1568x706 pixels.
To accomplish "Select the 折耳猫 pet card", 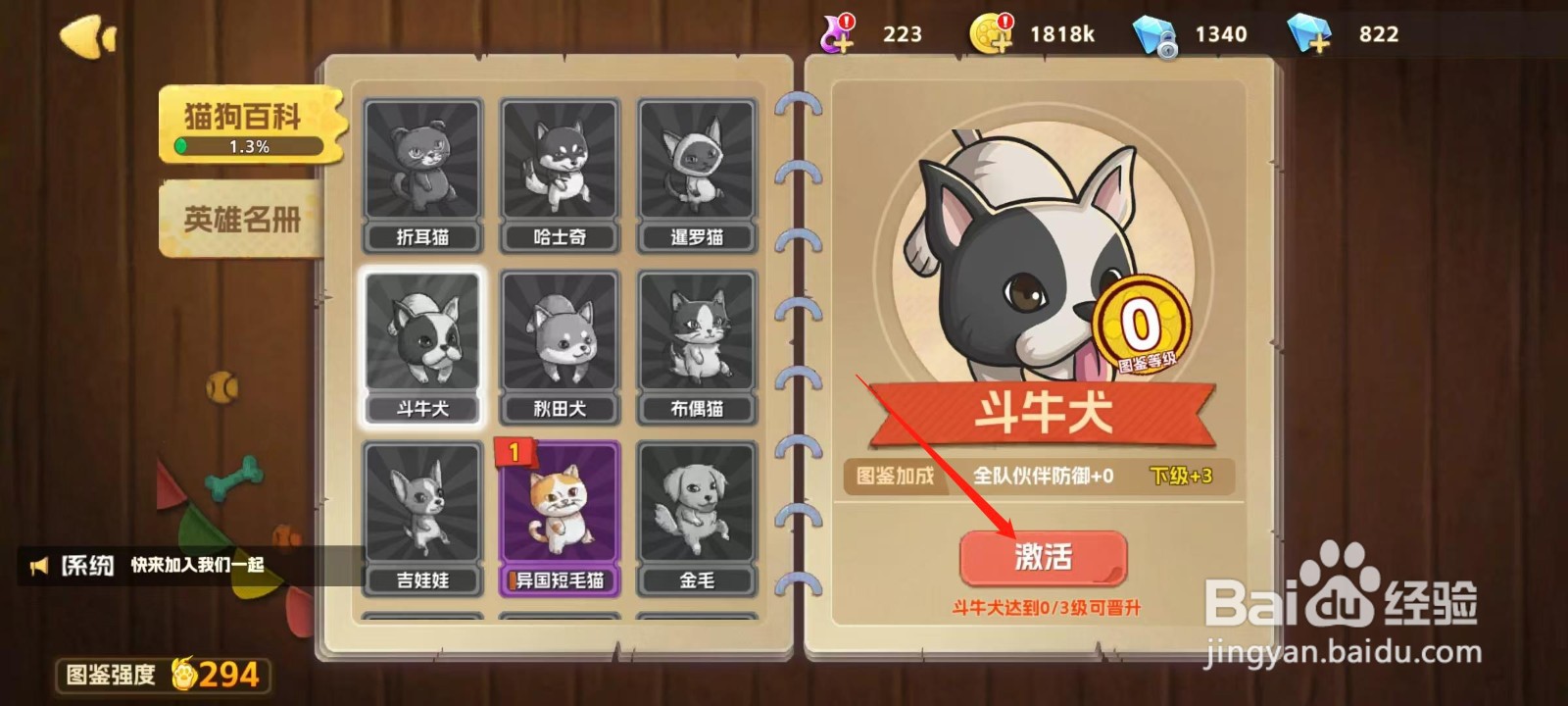I will point(422,169).
